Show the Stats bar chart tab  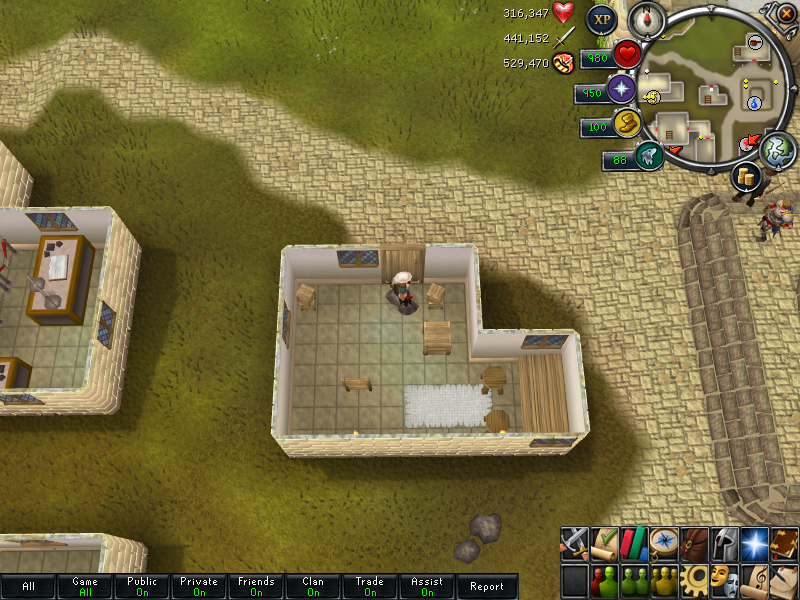pos(632,543)
